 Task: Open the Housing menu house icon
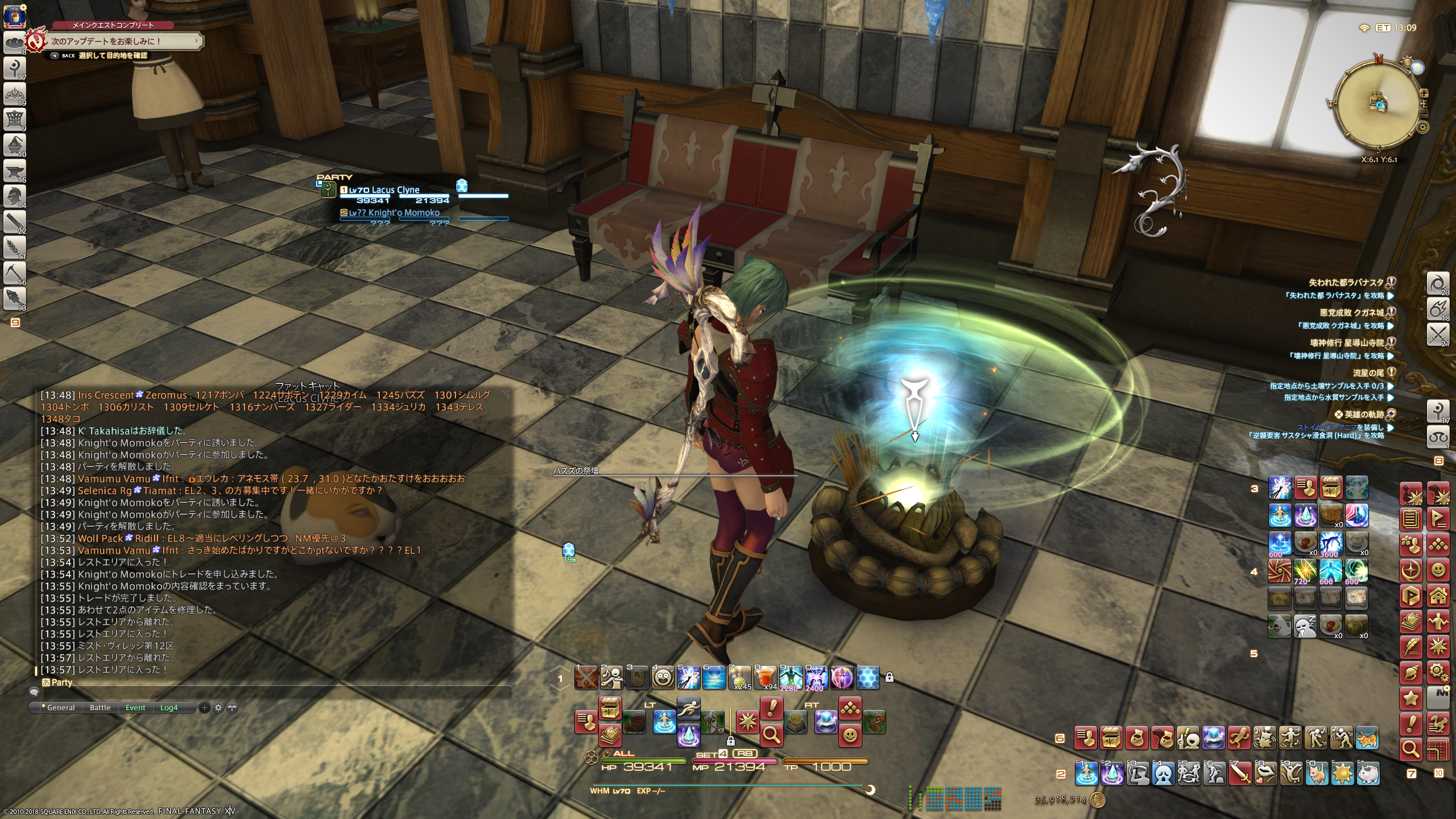1438,596
